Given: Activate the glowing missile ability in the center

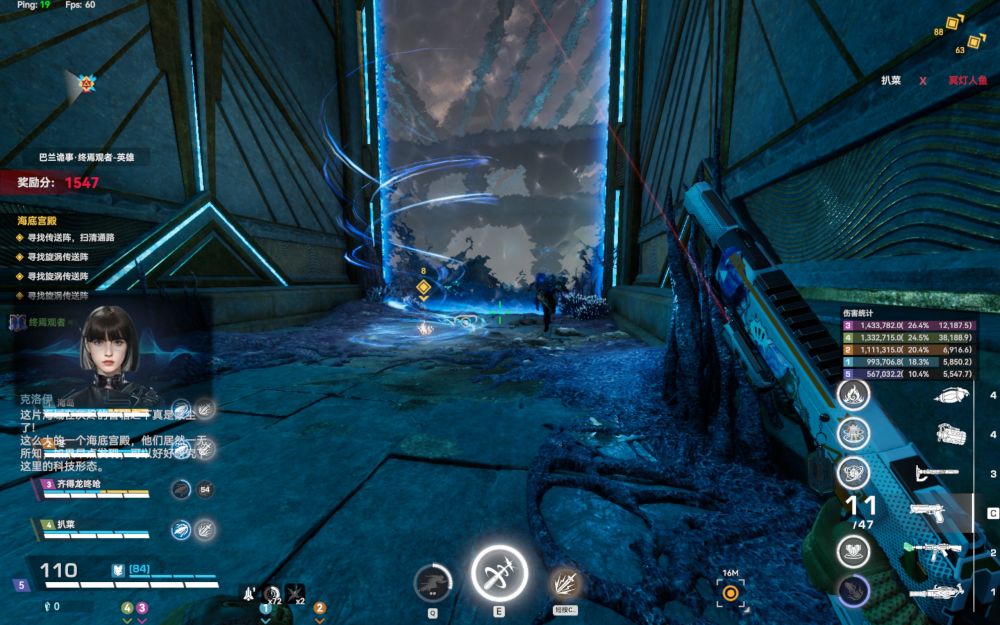Looking at the screenshot, I should click(498, 574).
